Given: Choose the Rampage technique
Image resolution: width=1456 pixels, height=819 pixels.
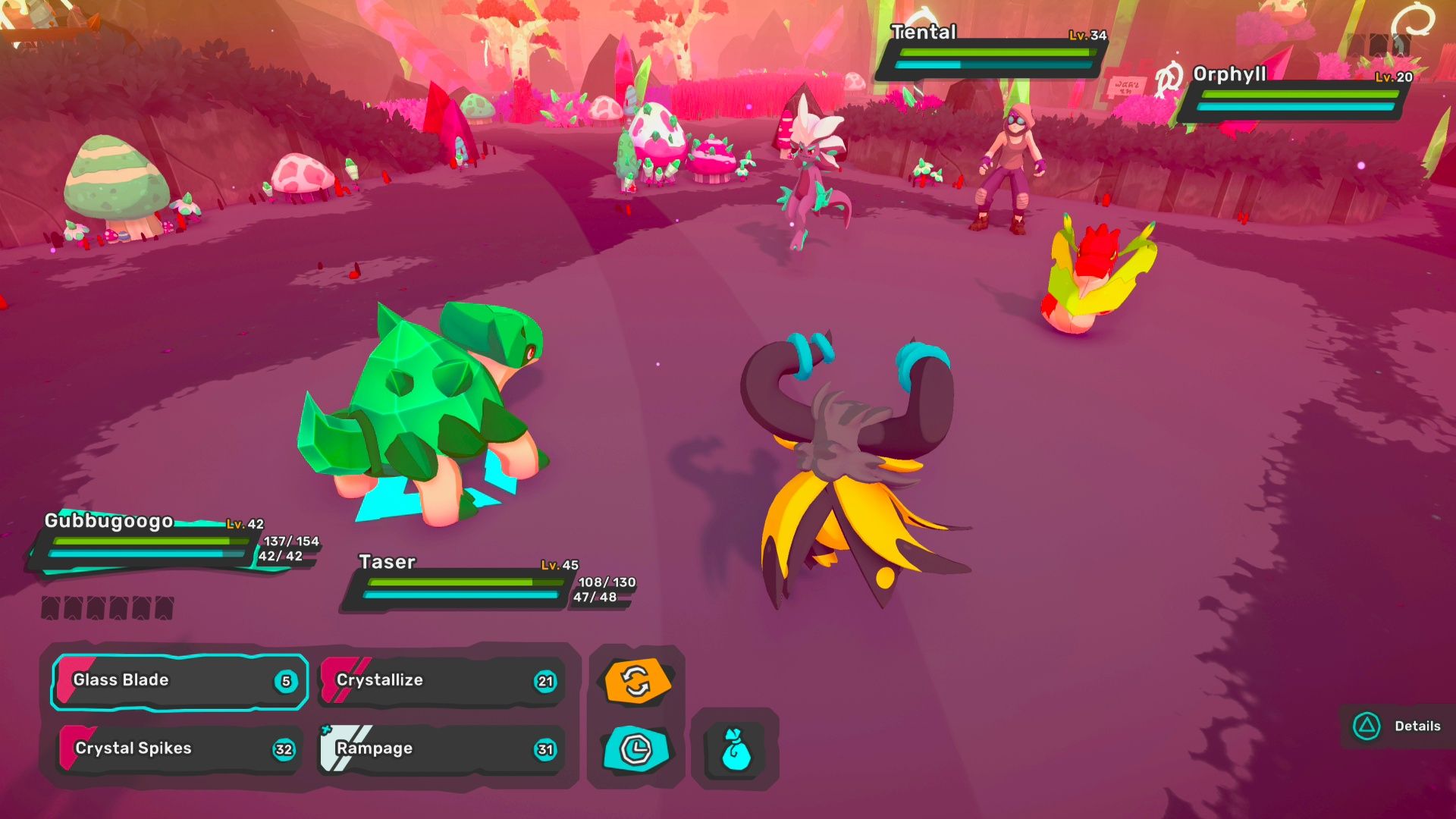Looking at the screenshot, I should 440,748.
